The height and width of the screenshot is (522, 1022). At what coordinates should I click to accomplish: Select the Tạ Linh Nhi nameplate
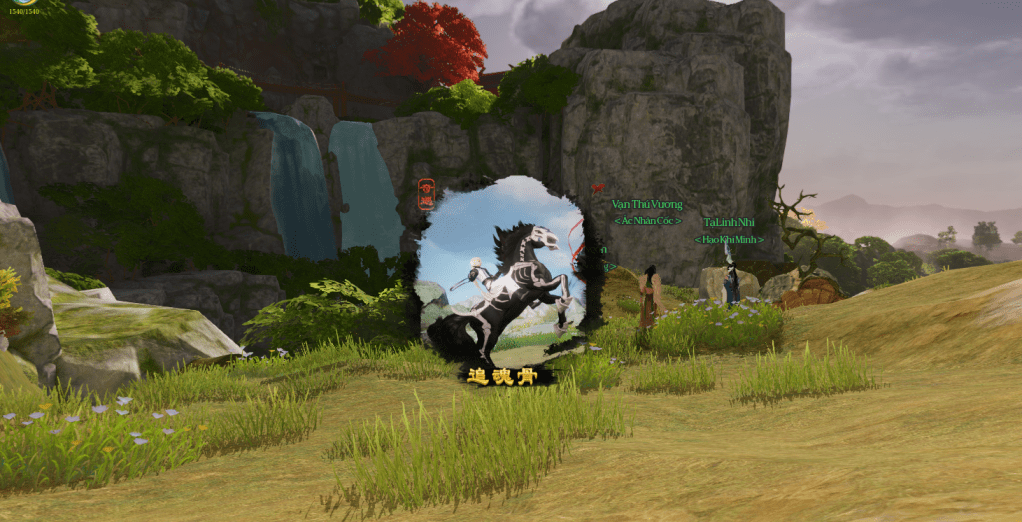tap(729, 222)
